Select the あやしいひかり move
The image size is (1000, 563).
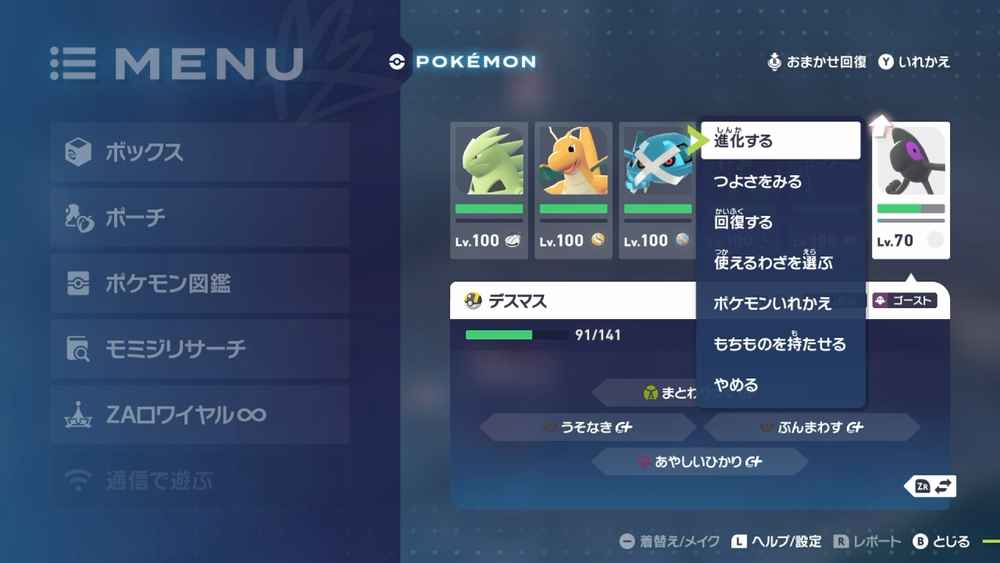pyautogui.click(x=699, y=462)
